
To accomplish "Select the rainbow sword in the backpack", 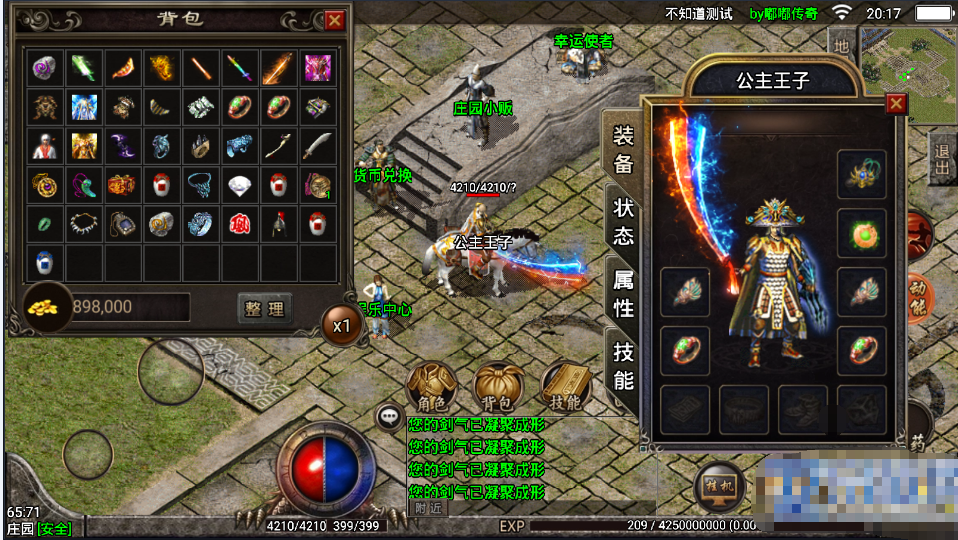I will tap(241, 68).
